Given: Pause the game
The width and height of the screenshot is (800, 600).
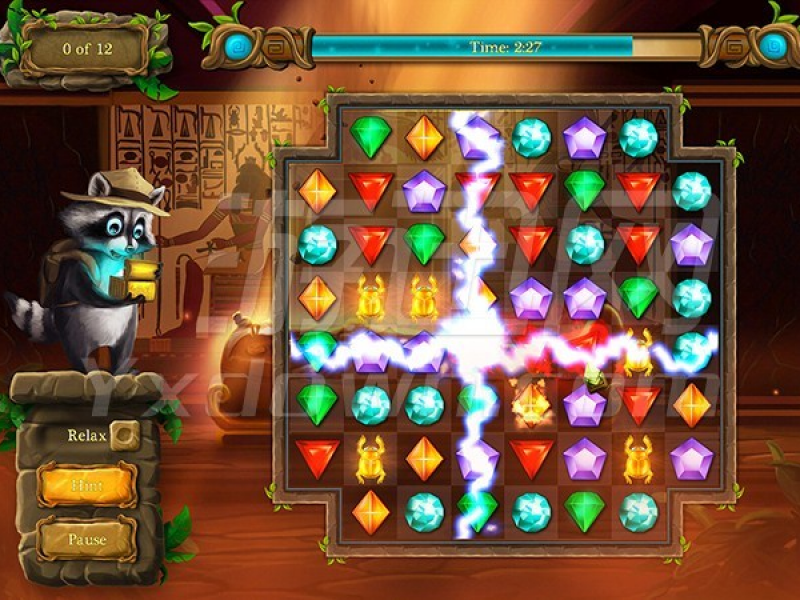Looking at the screenshot, I should [x=87, y=539].
